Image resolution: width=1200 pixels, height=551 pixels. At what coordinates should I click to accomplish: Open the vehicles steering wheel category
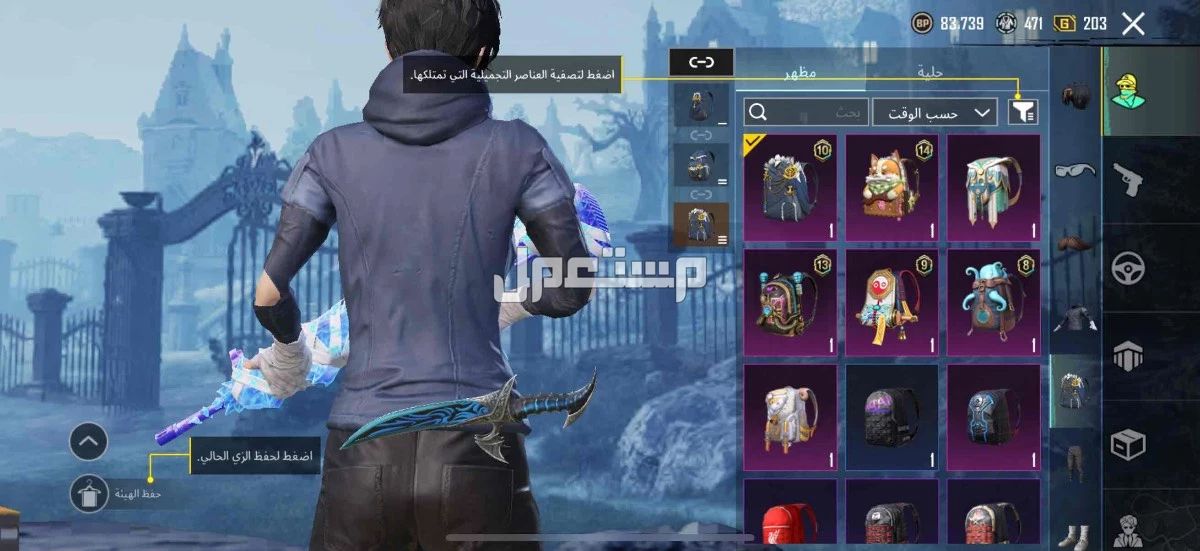click(1129, 268)
